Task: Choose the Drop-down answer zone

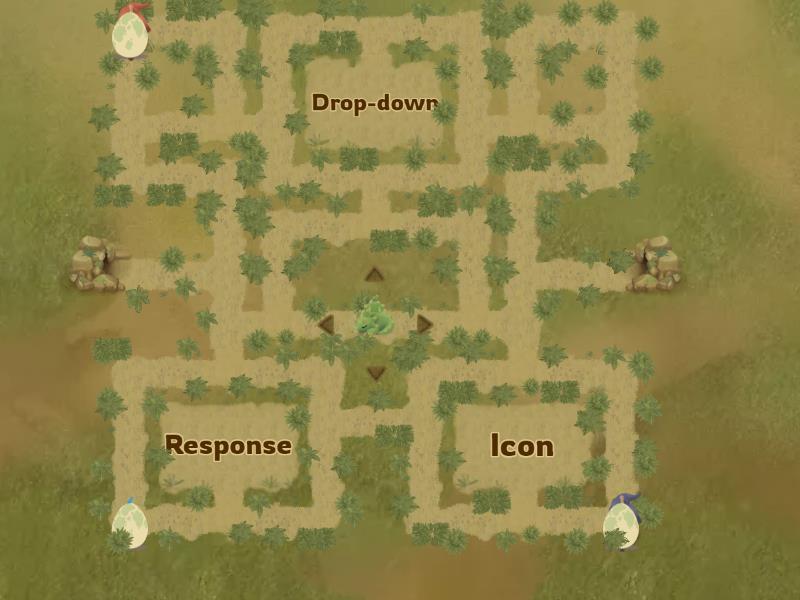Action: [x=375, y=103]
